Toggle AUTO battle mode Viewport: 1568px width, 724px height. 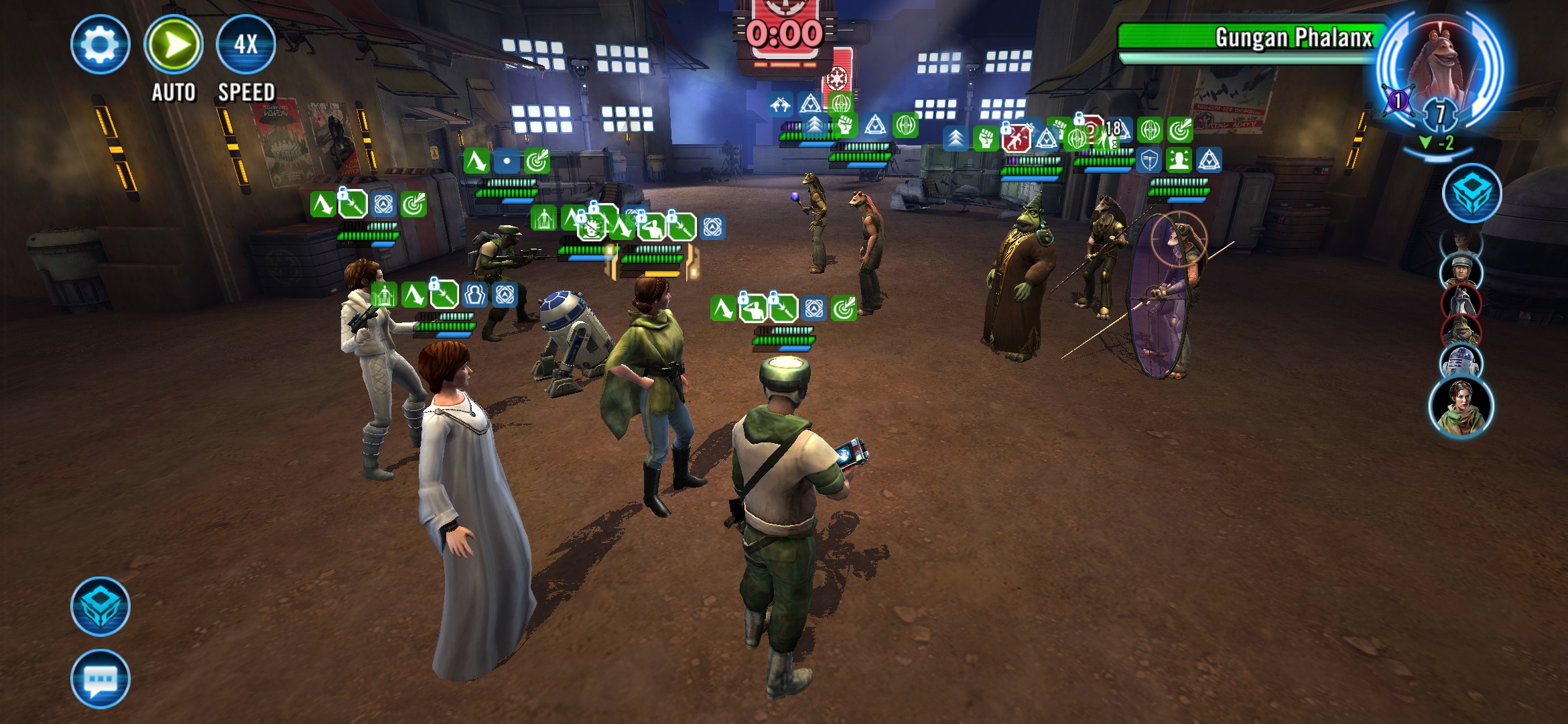coord(174,45)
